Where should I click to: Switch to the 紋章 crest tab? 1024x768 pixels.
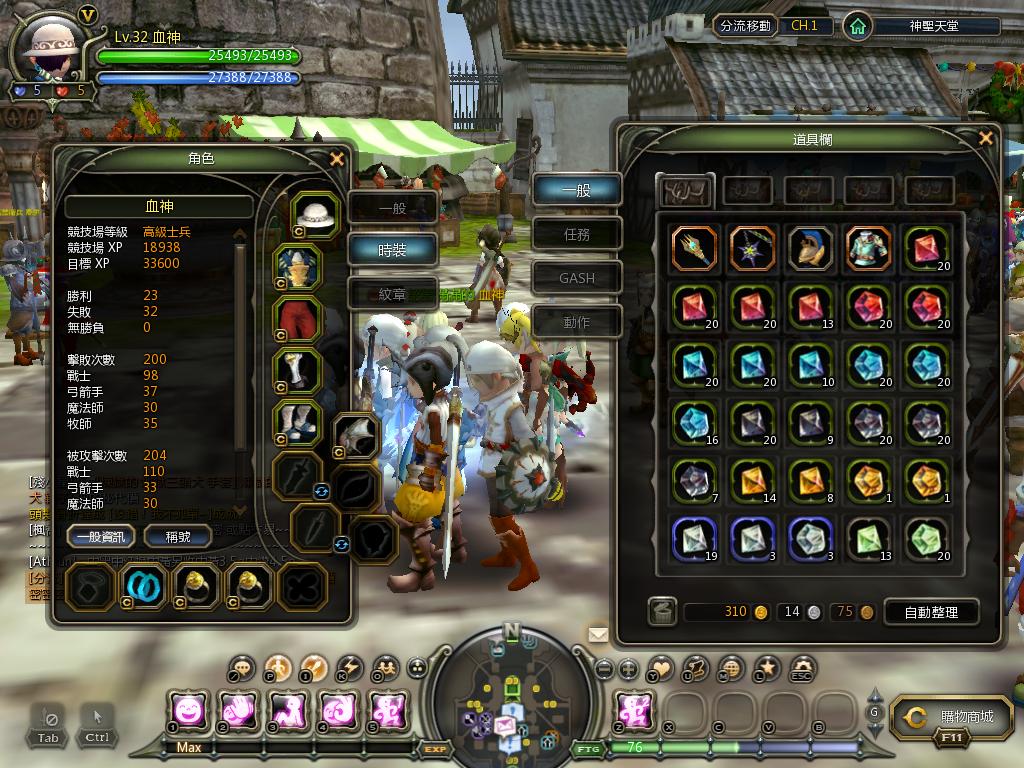[393, 294]
